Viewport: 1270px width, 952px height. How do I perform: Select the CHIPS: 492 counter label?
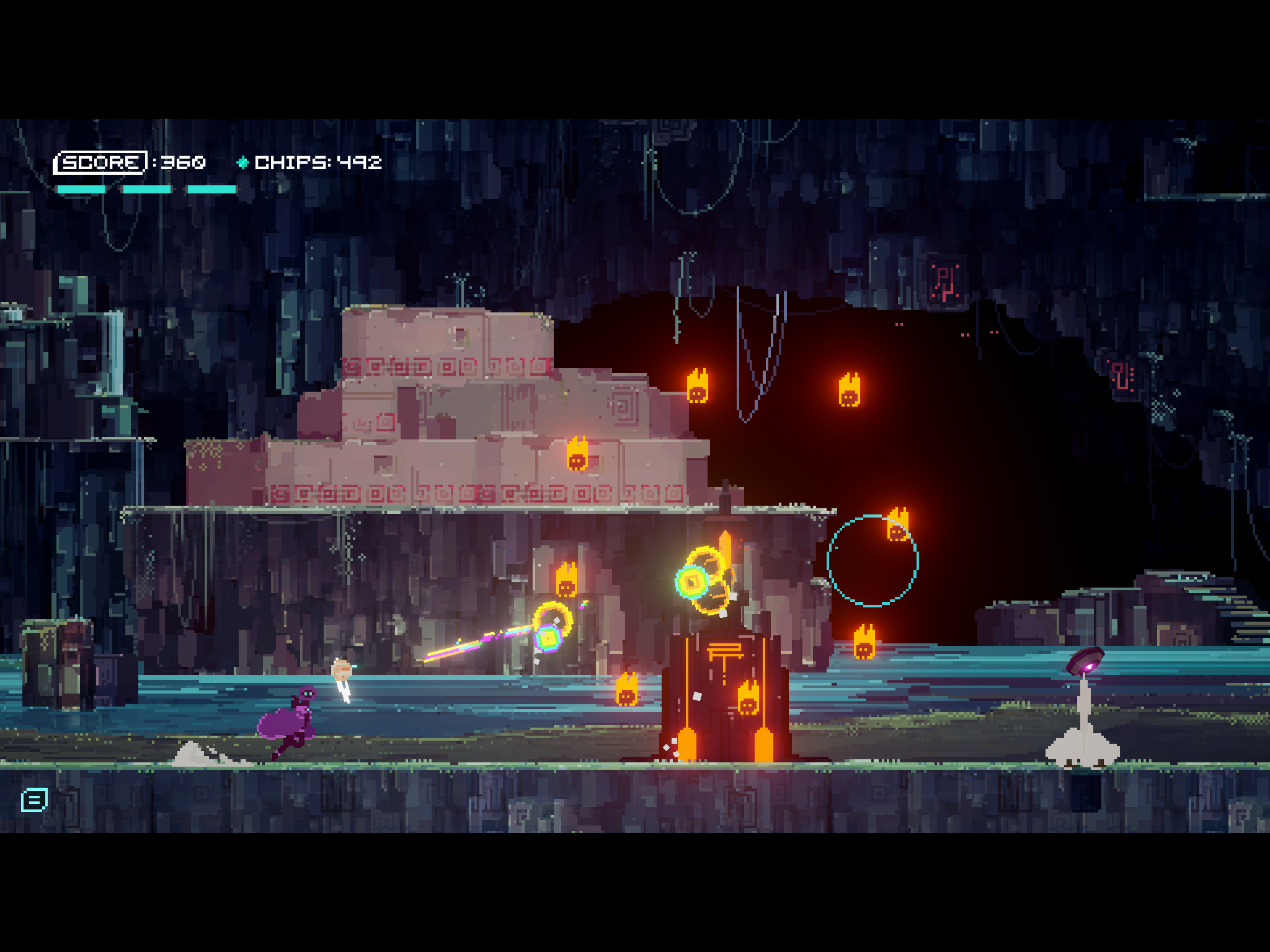point(318,162)
